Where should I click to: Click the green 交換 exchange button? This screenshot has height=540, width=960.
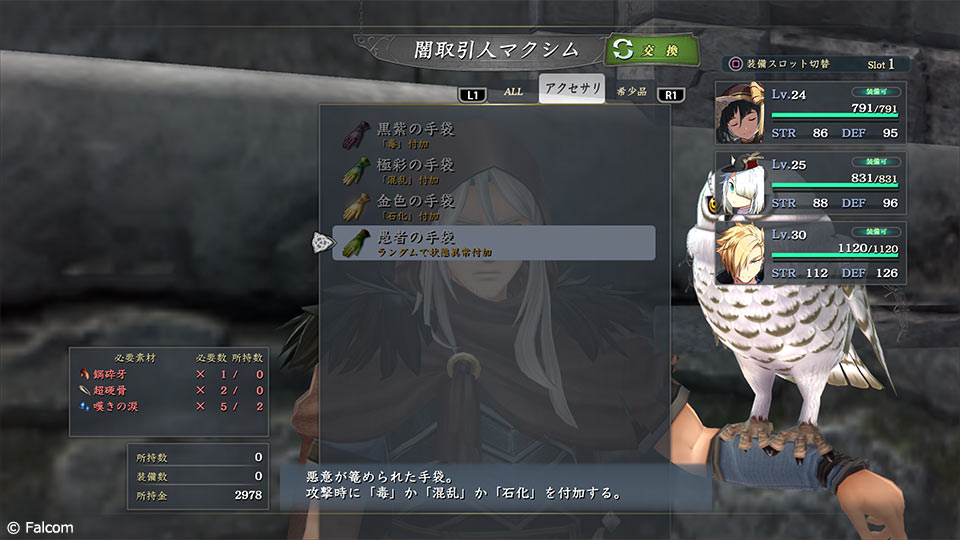point(651,49)
